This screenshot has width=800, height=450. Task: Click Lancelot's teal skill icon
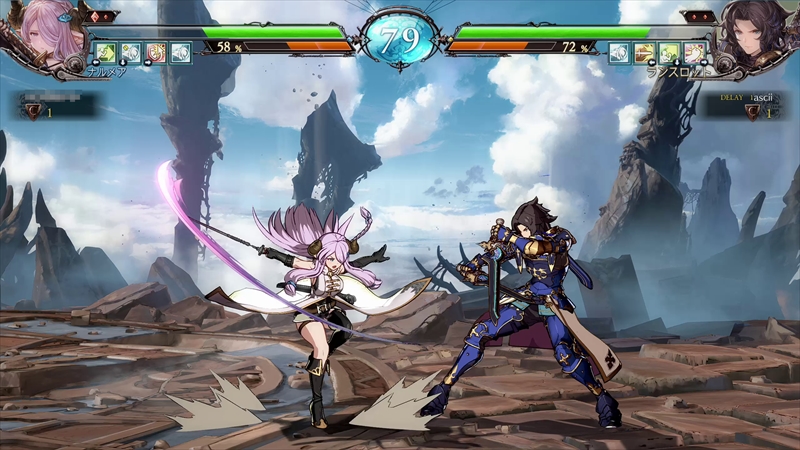pos(620,52)
